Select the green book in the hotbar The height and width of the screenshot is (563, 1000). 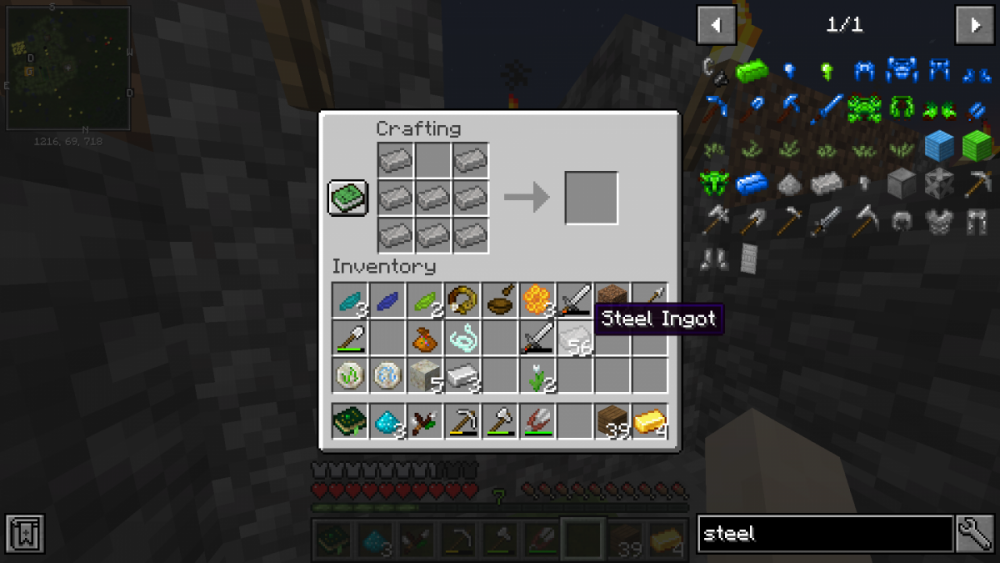[x=349, y=422]
